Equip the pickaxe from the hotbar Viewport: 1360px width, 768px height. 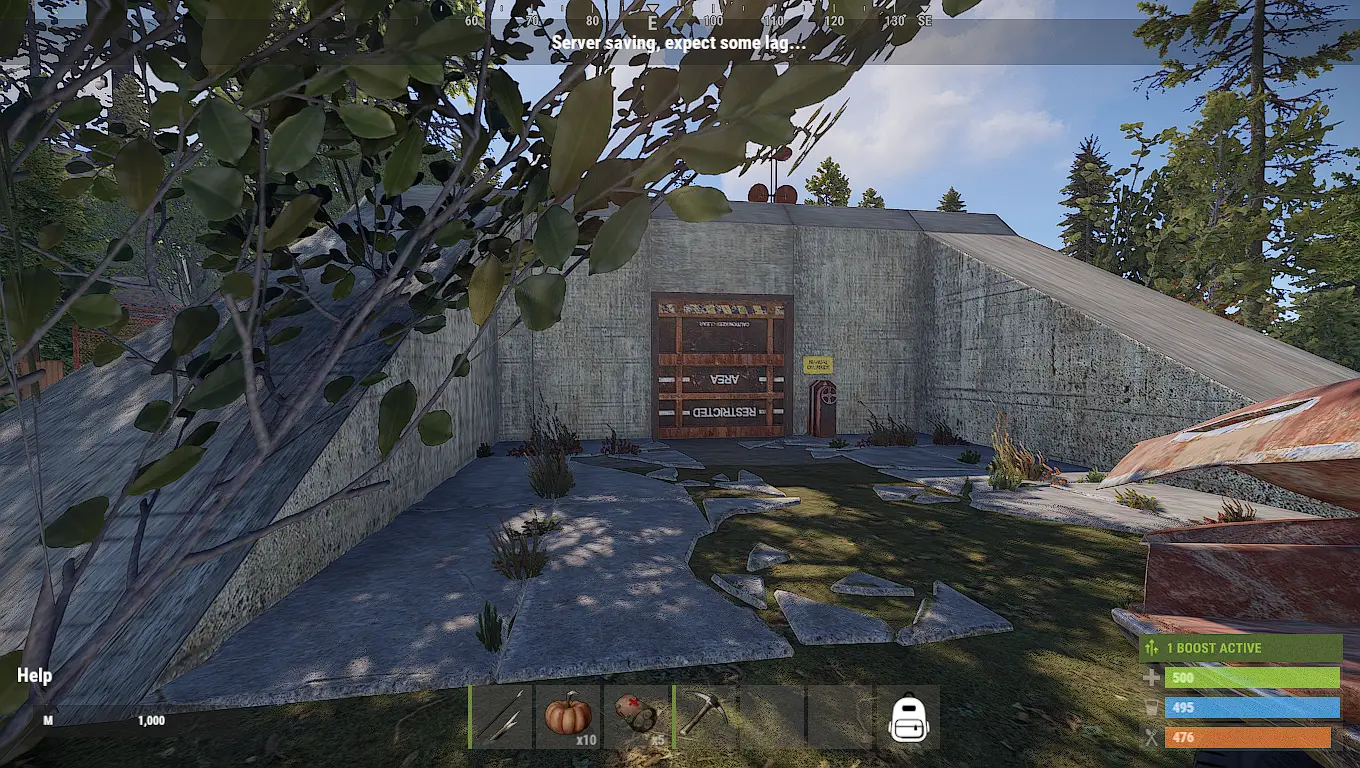point(705,717)
